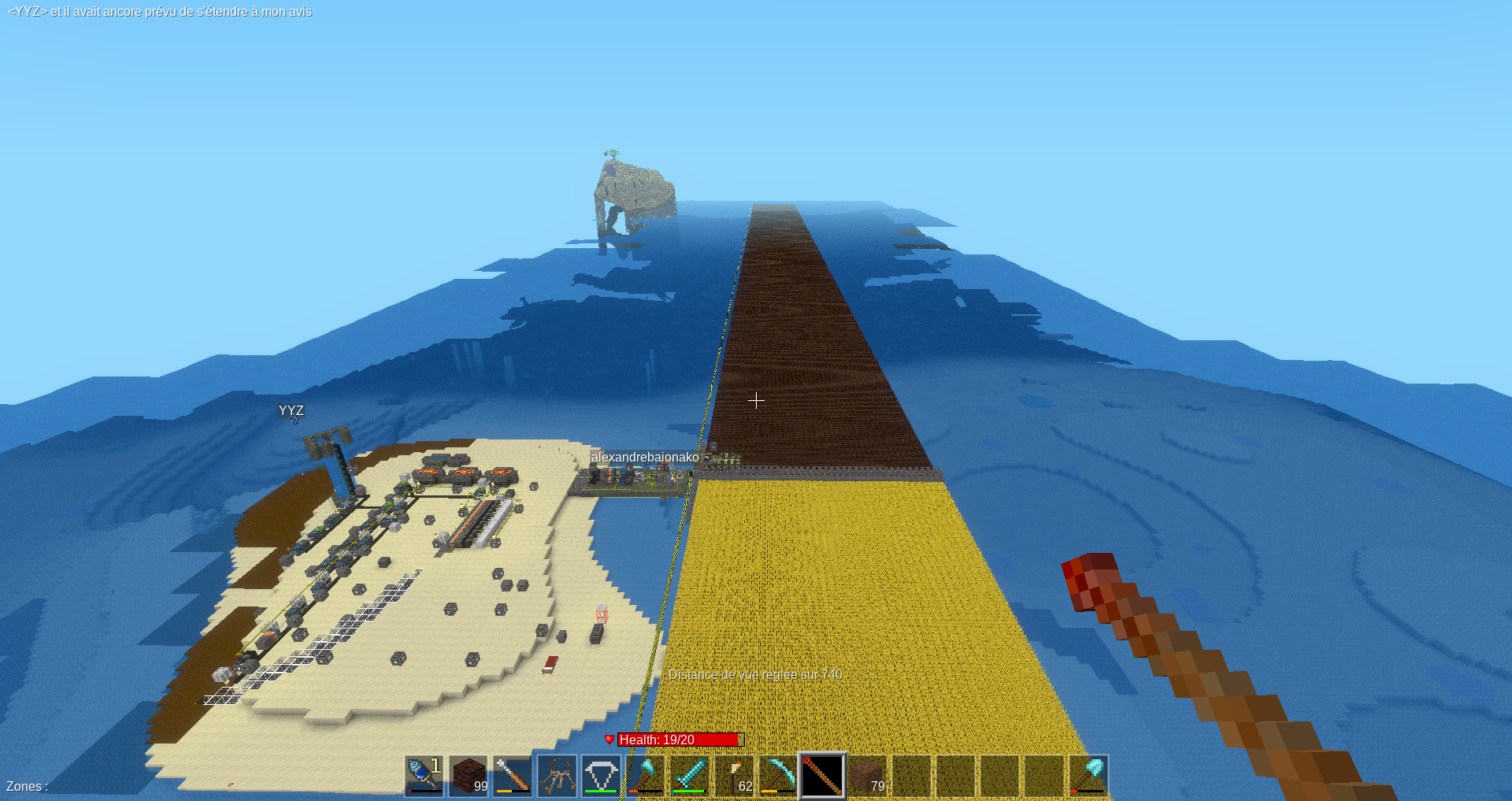Select the diamond pickaxe slot
1512x801 pixels.
coord(778,776)
